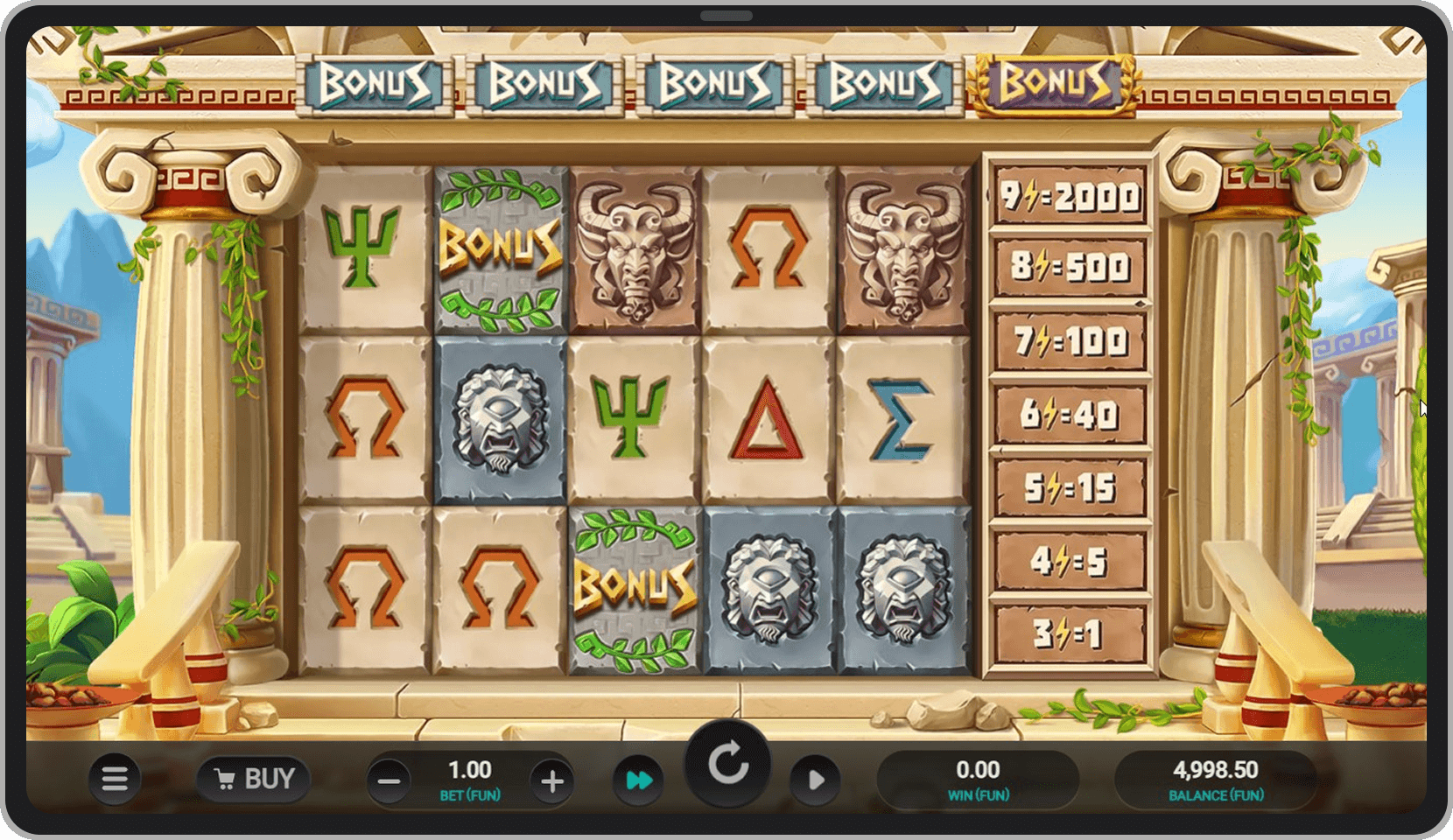Open the hamburger menu

[x=115, y=779]
